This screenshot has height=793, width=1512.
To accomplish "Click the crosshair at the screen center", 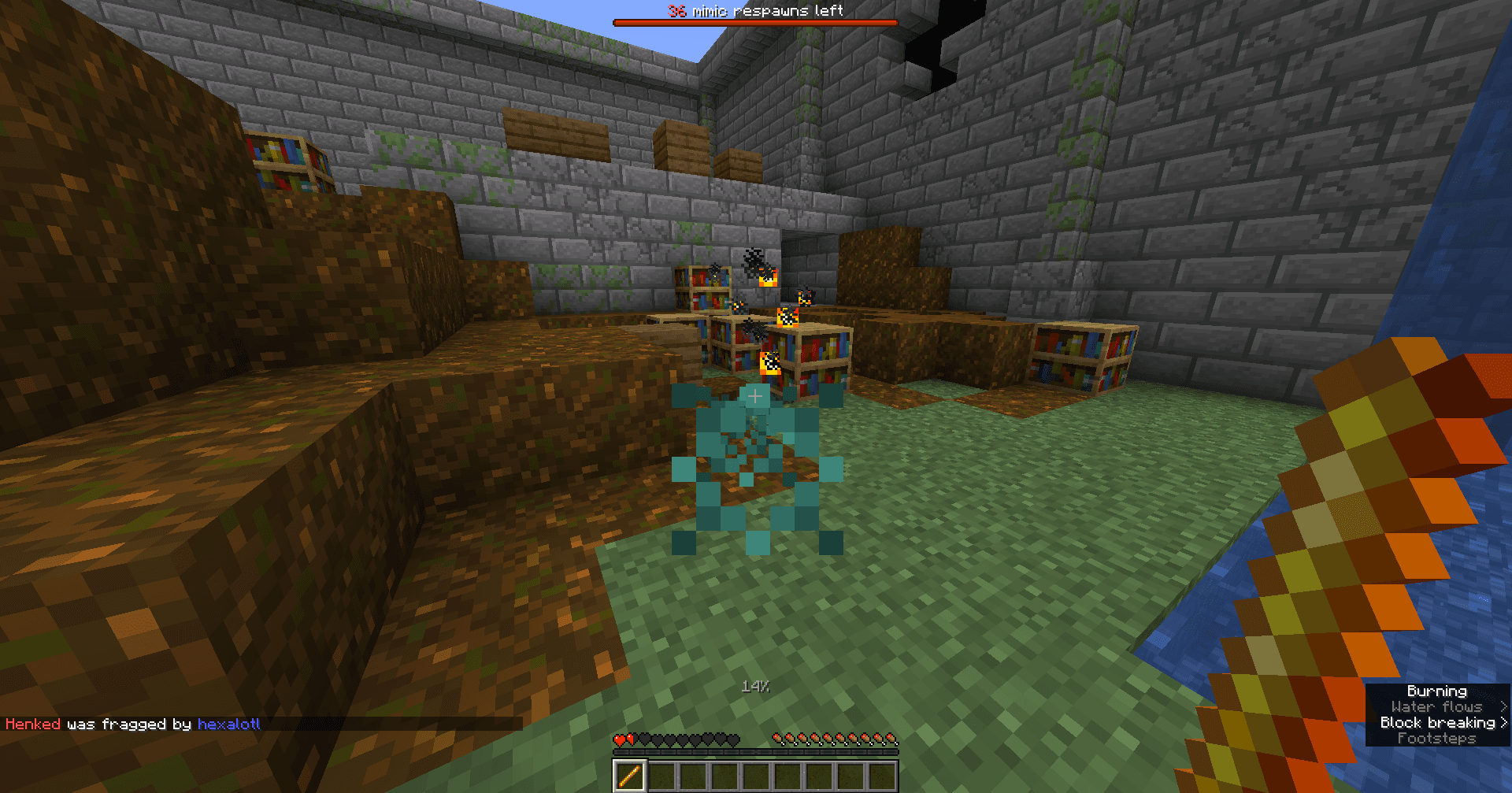I will coord(754,396).
